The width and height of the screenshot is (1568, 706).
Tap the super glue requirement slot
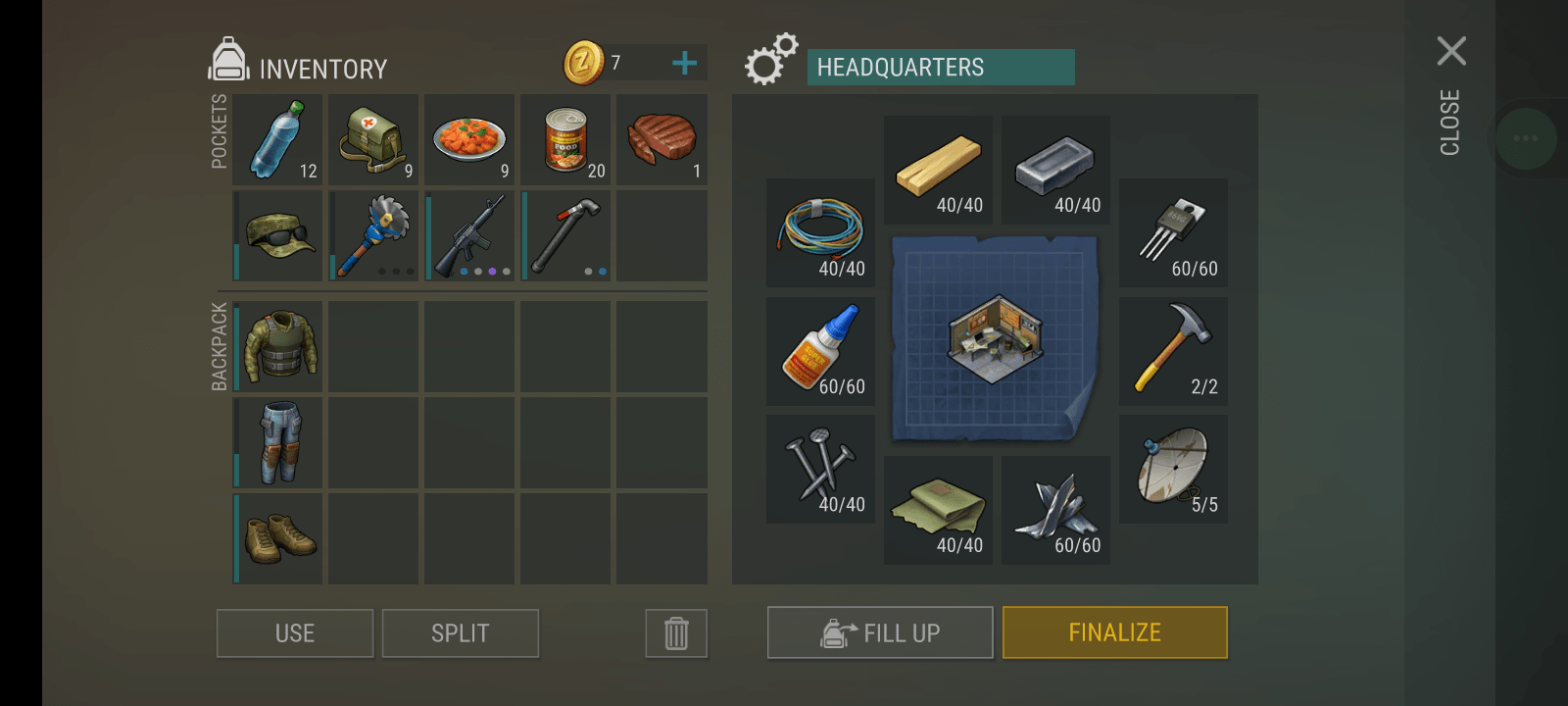(x=820, y=350)
